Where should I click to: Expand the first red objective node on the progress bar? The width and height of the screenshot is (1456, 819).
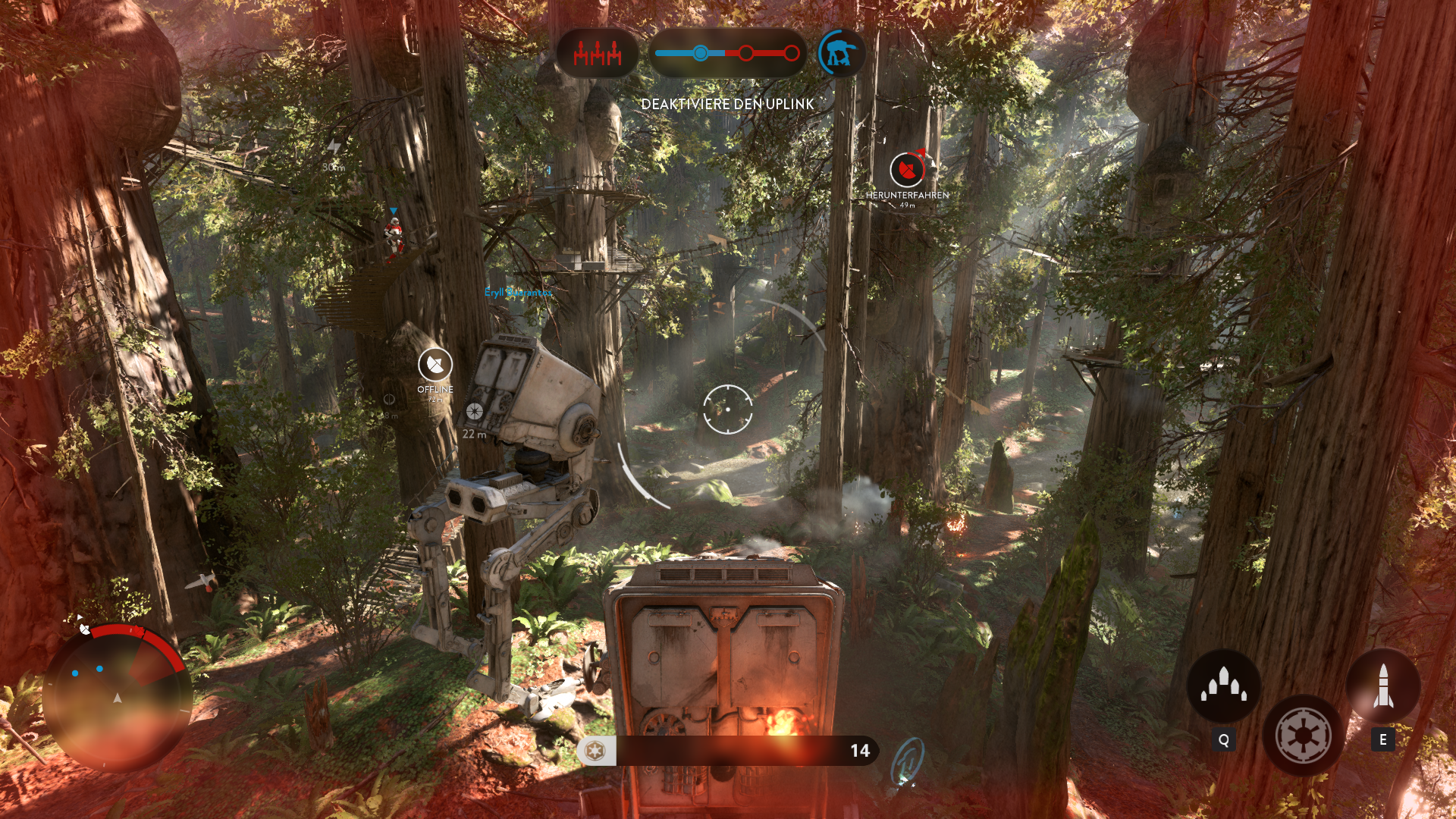point(745,53)
